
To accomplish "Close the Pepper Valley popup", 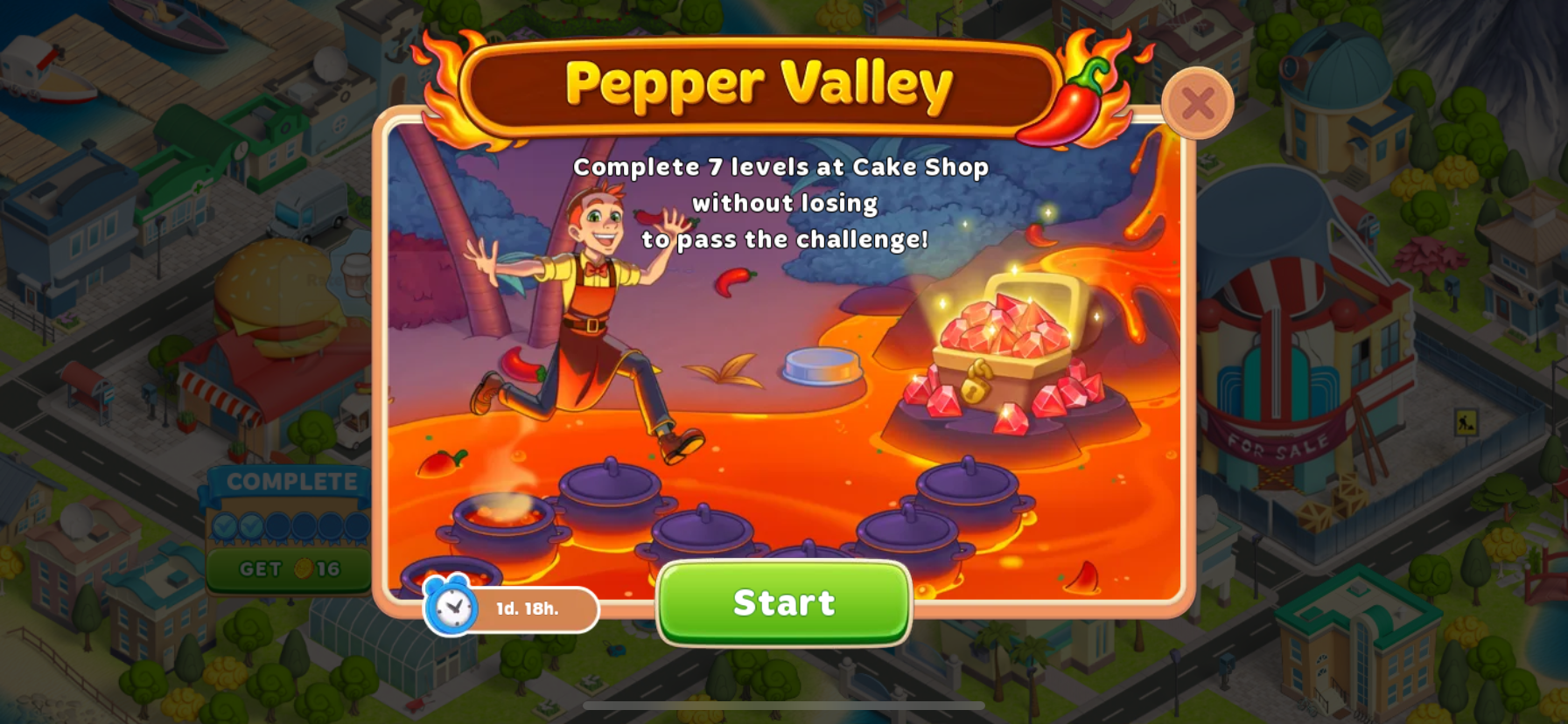I will point(1197,104).
